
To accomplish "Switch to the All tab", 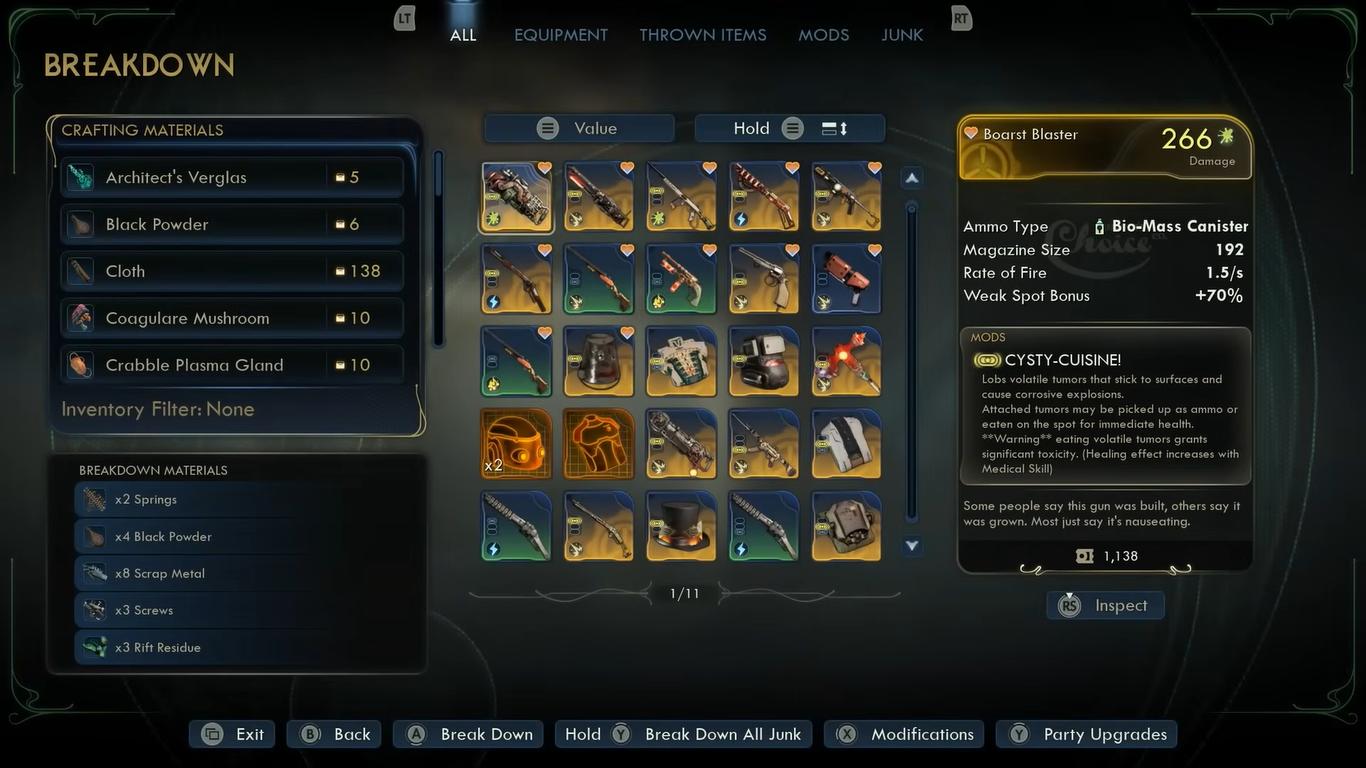I will (463, 35).
